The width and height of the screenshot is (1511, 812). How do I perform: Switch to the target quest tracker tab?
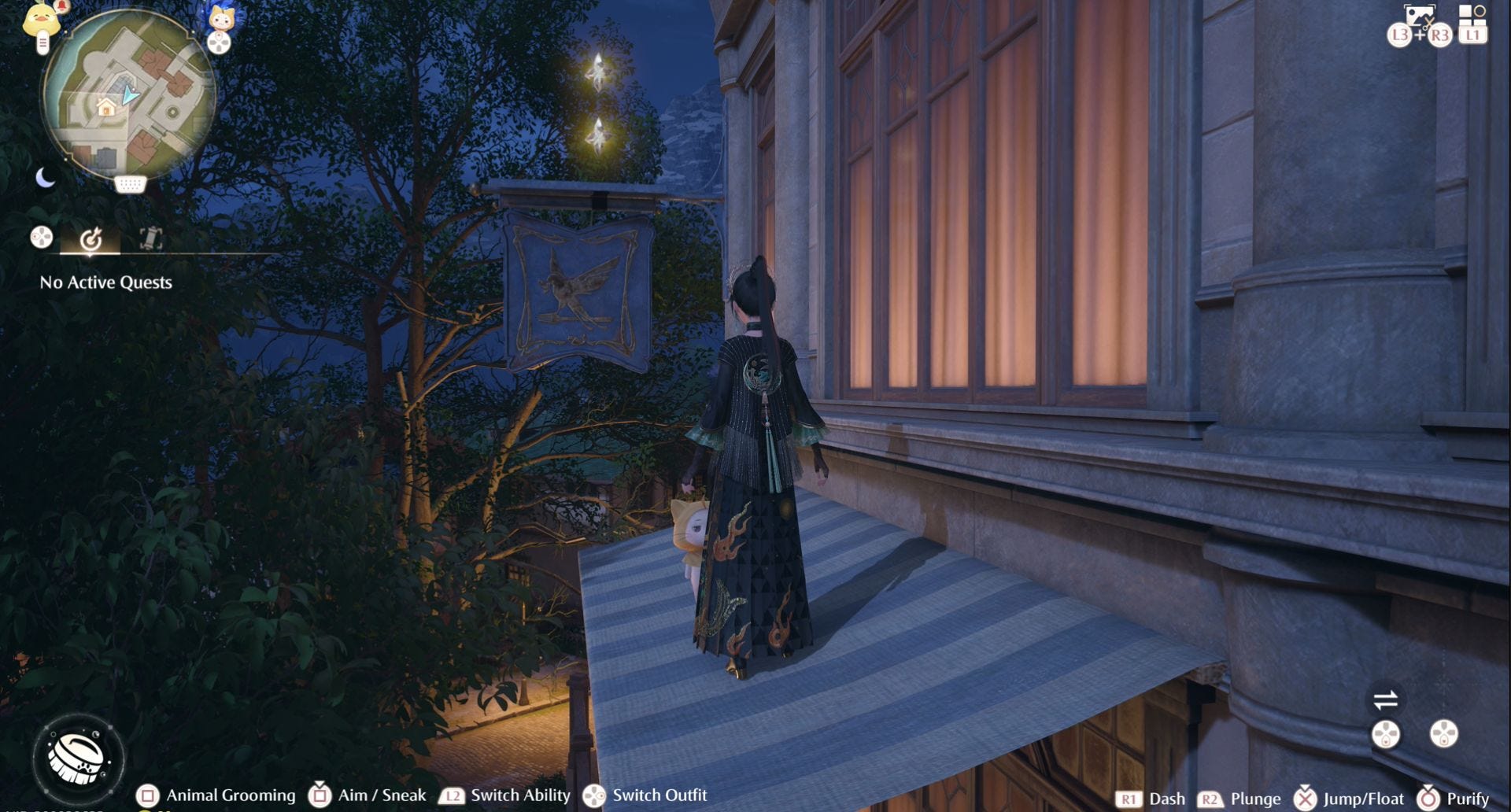coord(91,238)
